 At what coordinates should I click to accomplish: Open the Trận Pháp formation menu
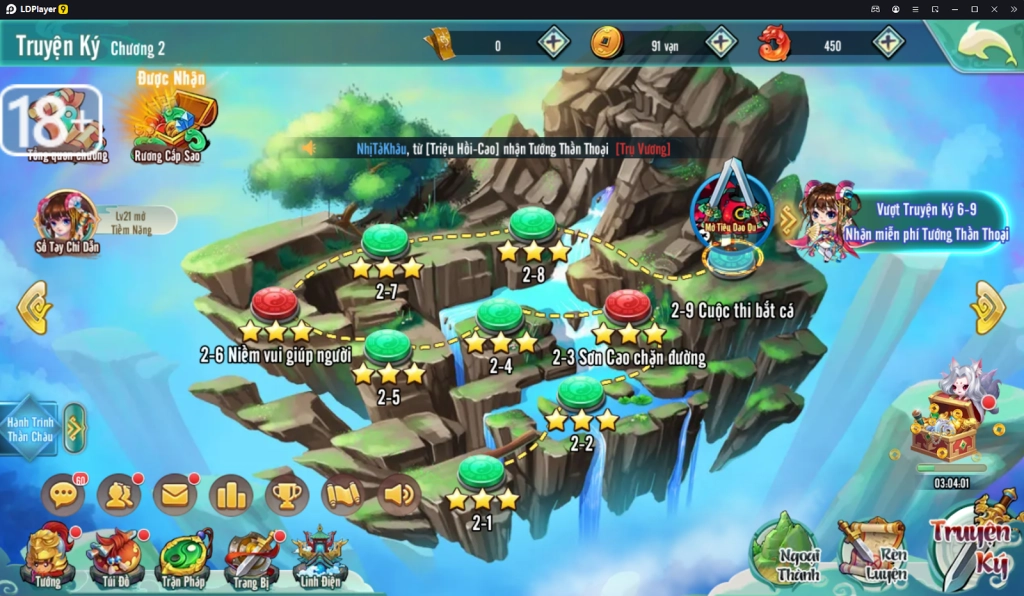click(185, 557)
